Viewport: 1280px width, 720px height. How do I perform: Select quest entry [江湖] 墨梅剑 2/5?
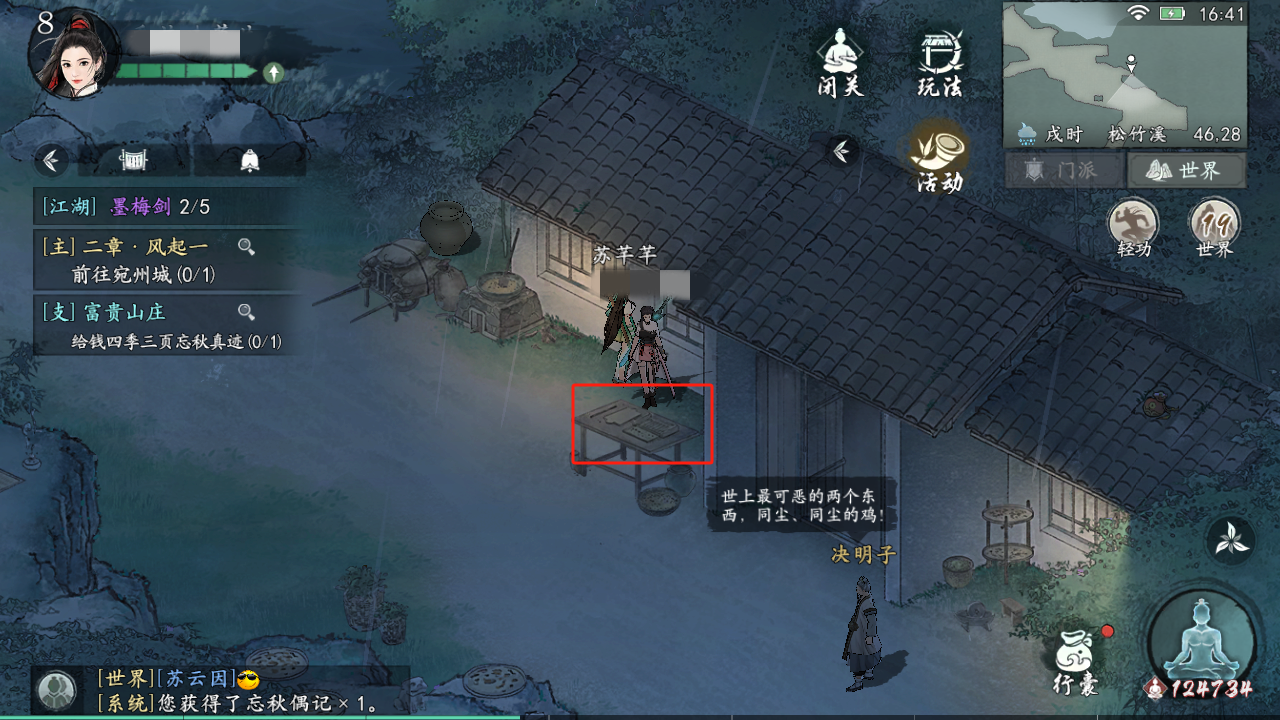tap(110, 208)
